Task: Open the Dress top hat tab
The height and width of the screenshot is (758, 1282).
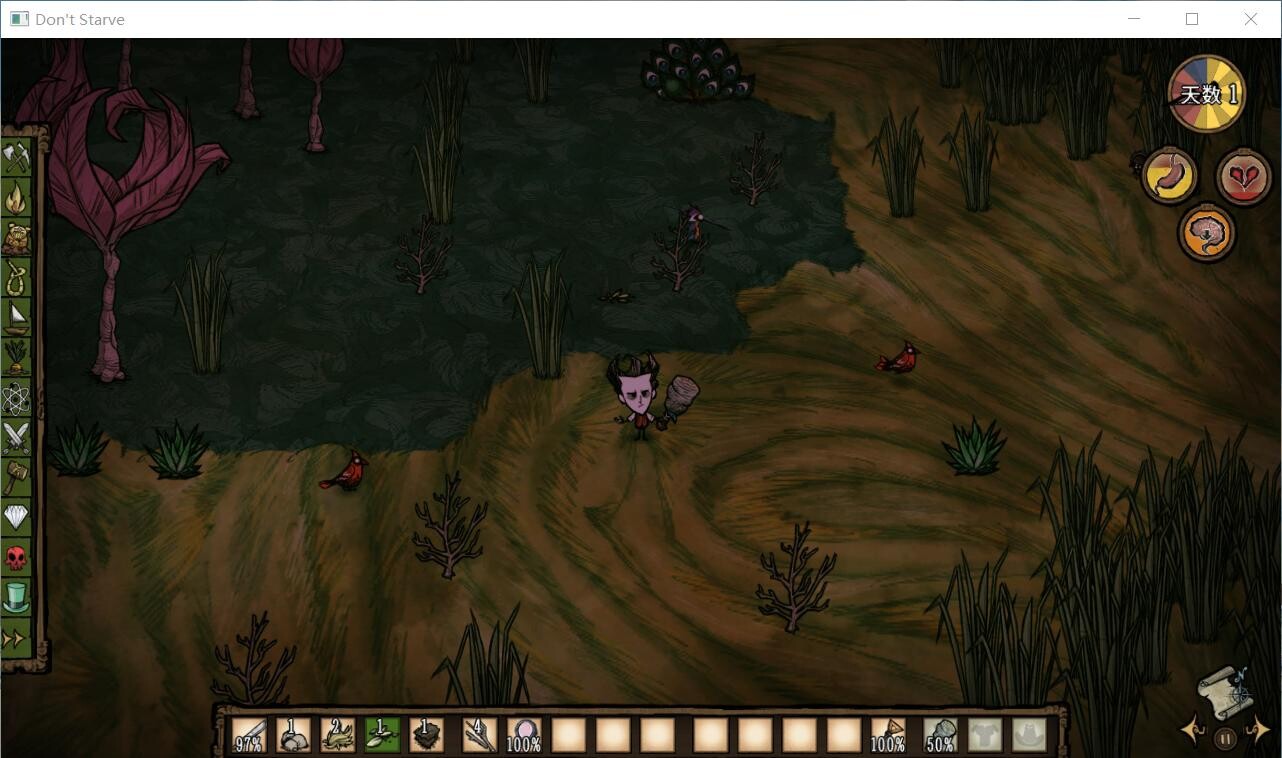Action: click(17, 597)
